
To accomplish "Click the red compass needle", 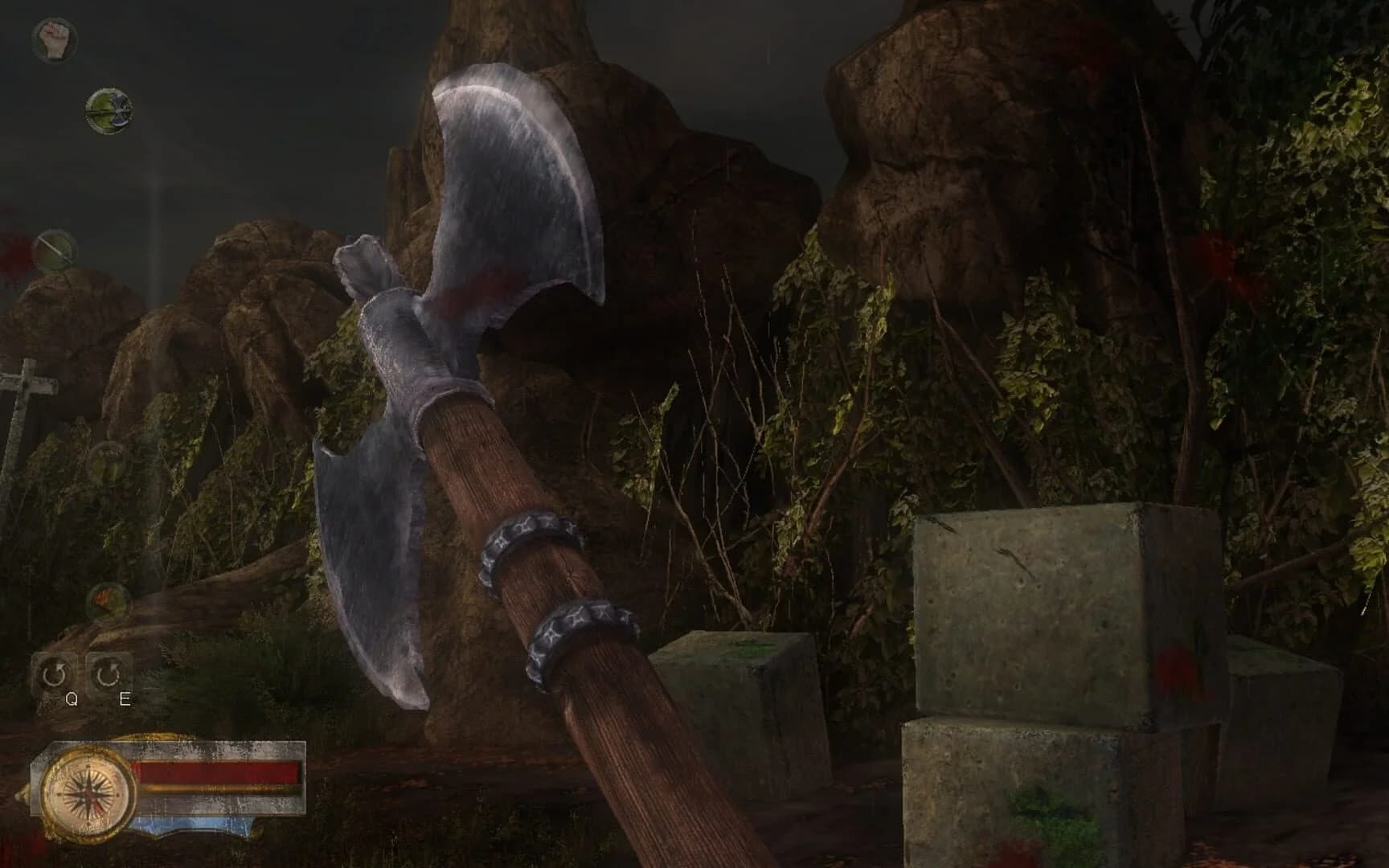I will [x=96, y=804].
